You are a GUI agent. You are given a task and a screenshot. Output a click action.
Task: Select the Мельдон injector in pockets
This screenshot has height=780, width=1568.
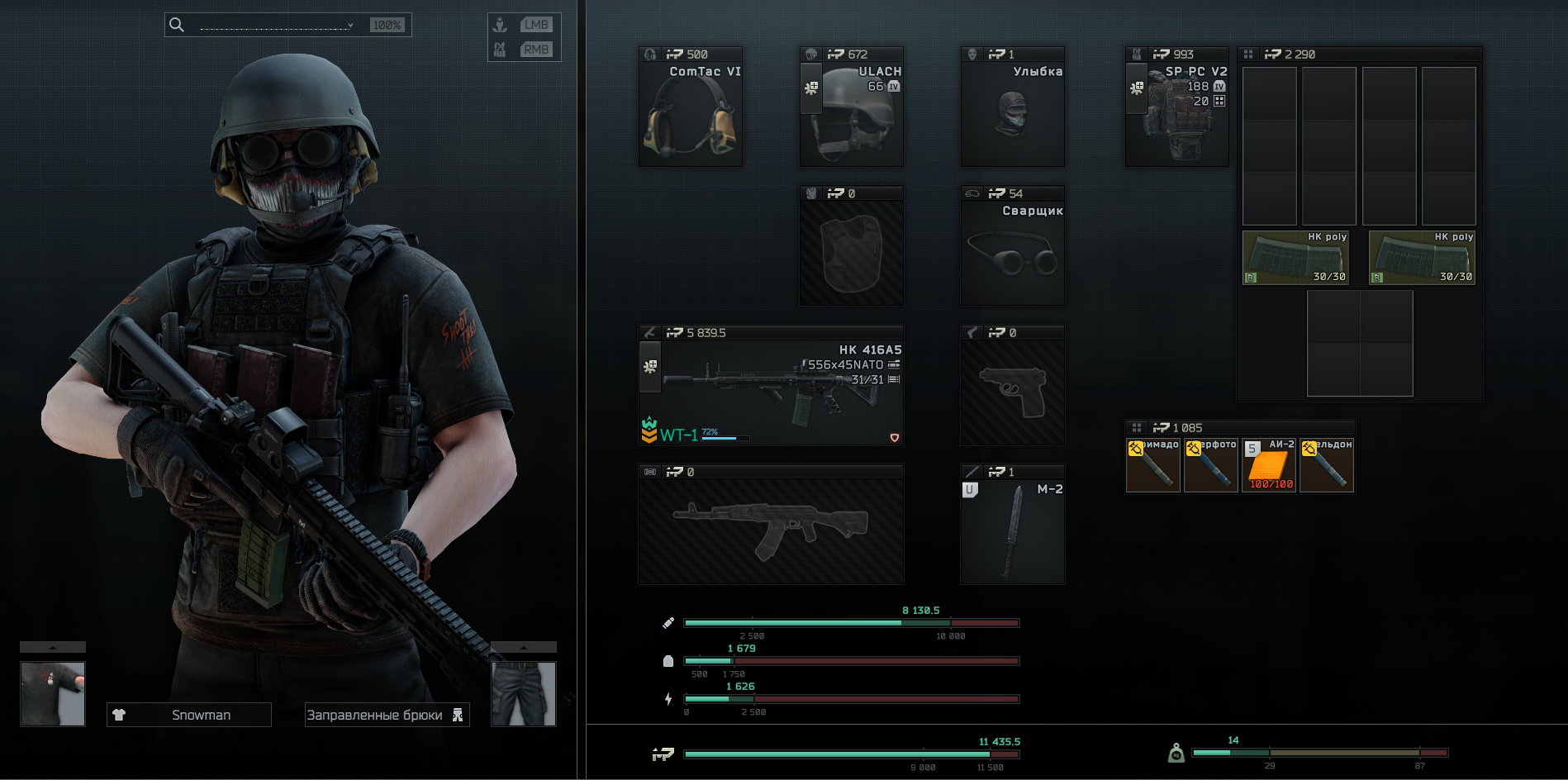click(1327, 465)
